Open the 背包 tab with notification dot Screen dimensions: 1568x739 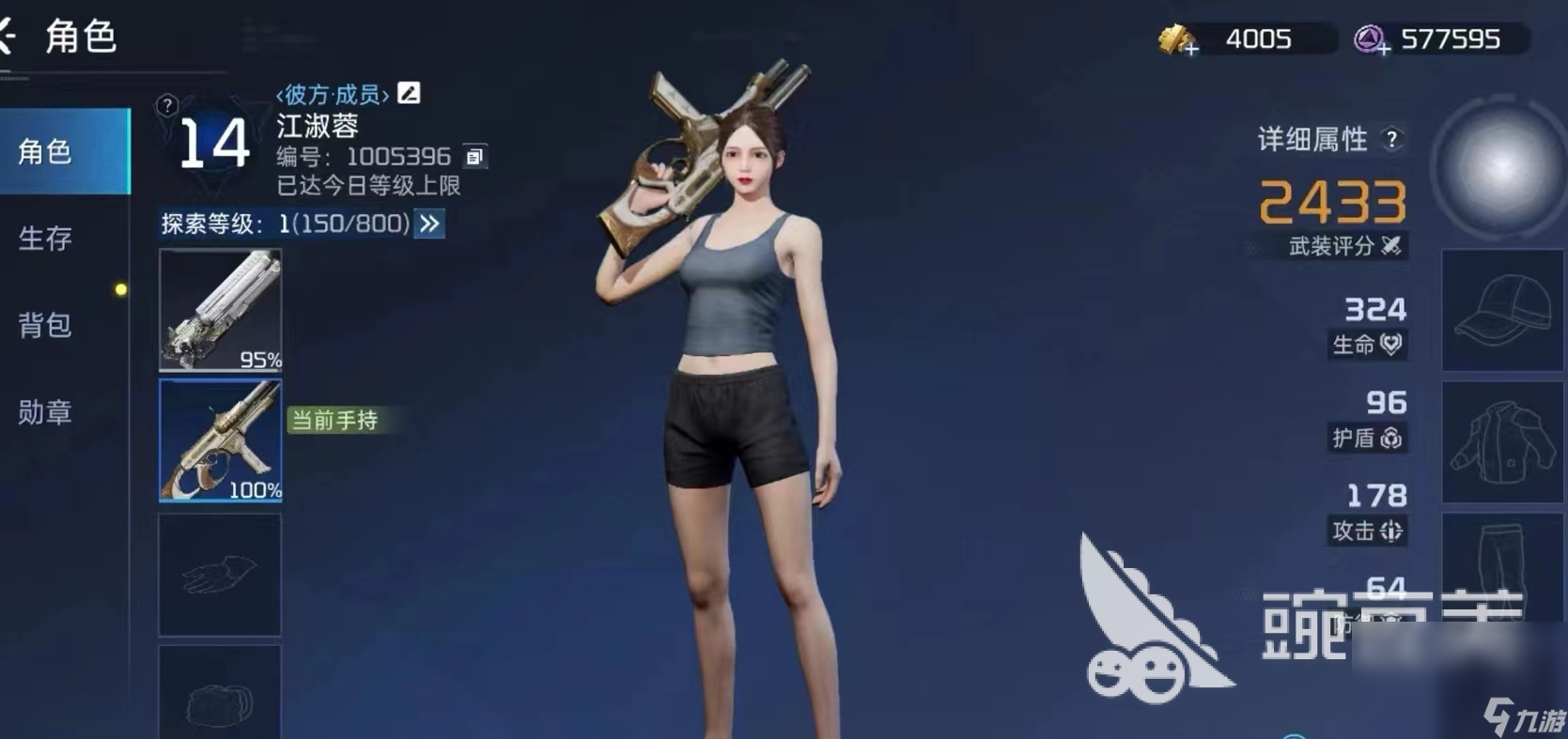point(42,327)
